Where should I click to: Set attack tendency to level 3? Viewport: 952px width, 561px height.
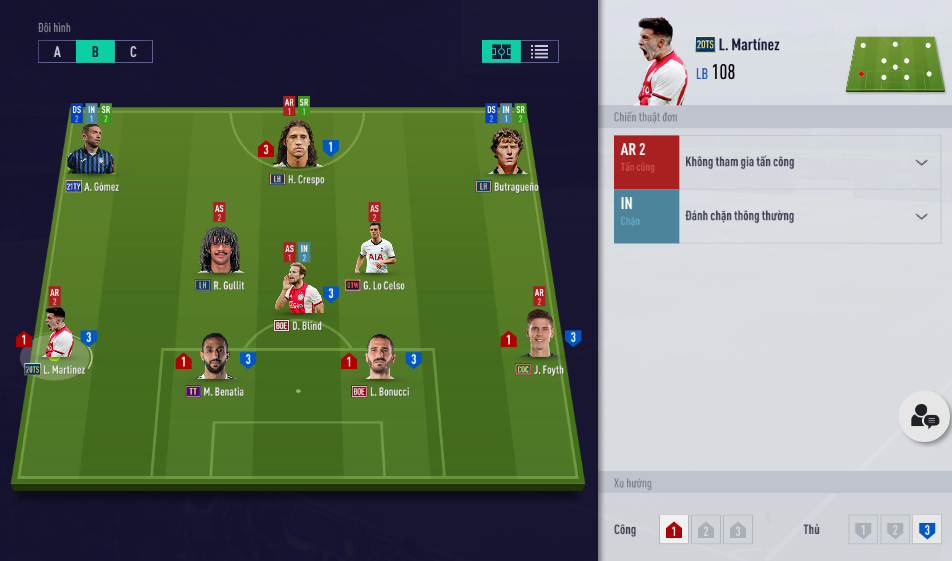coord(738,530)
